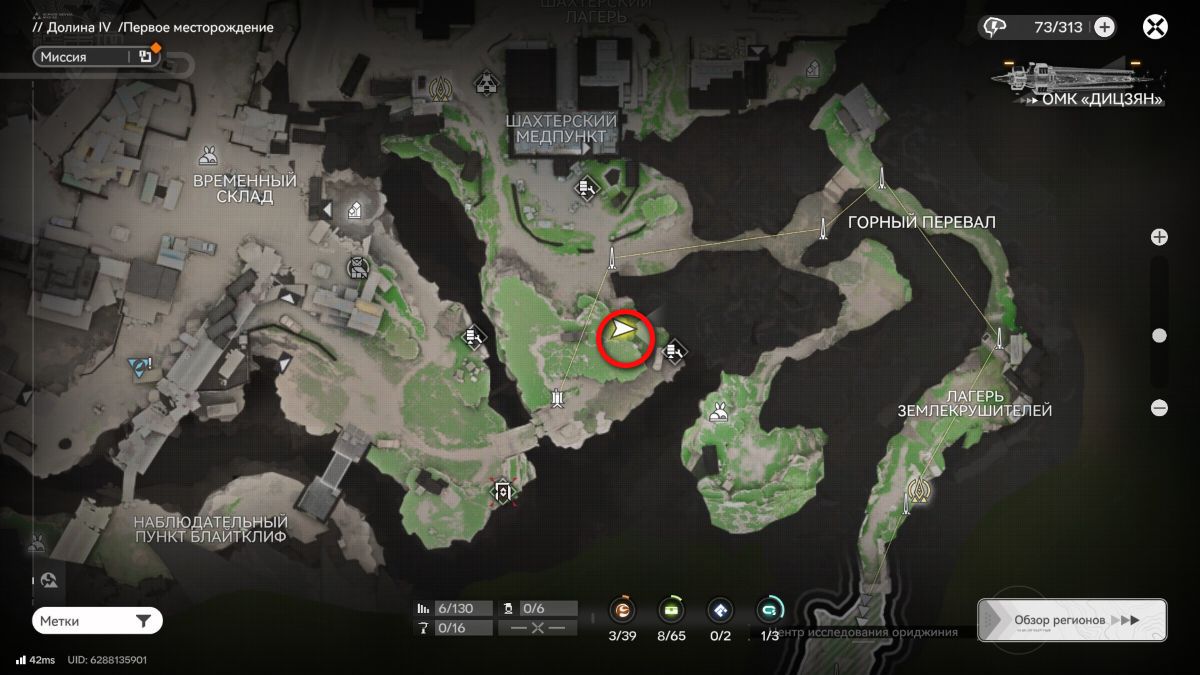Click the yellow player arrow marker
This screenshot has height=675, width=1200.
point(624,329)
